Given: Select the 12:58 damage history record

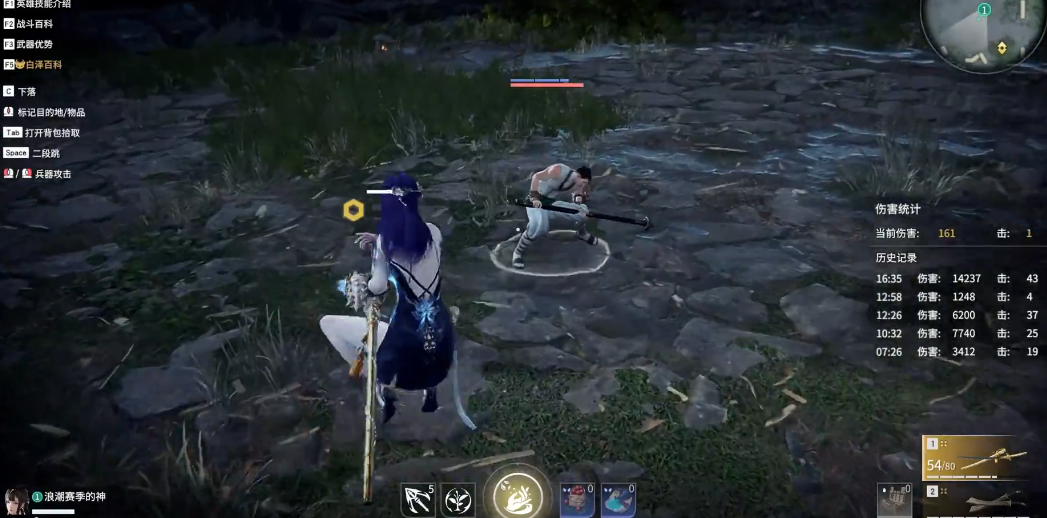Looking at the screenshot, I should [x=957, y=297].
